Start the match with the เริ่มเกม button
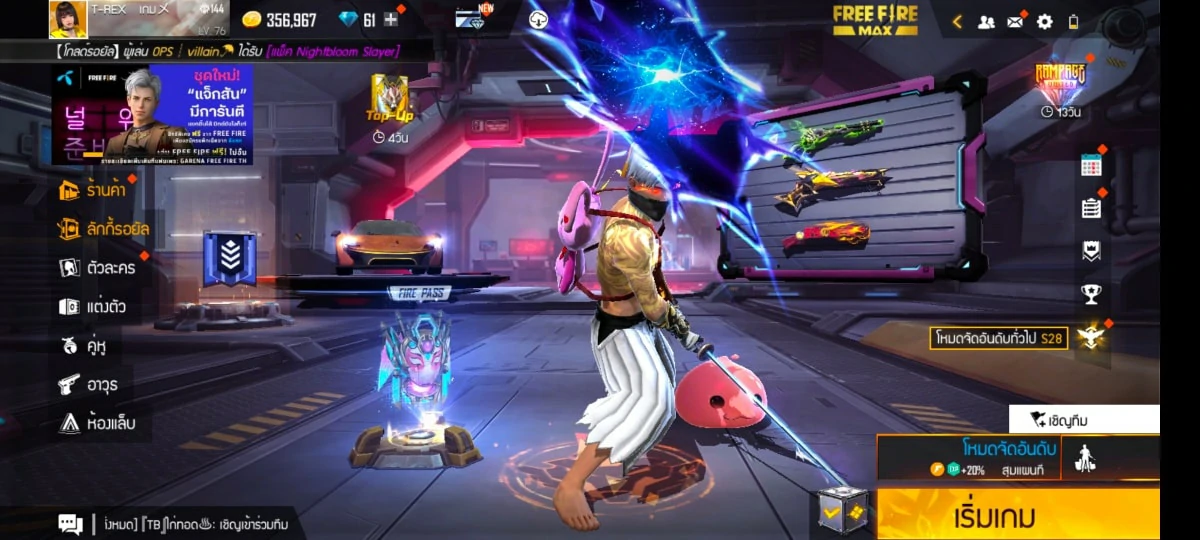This screenshot has height=540, width=1200. (x=1017, y=515)
